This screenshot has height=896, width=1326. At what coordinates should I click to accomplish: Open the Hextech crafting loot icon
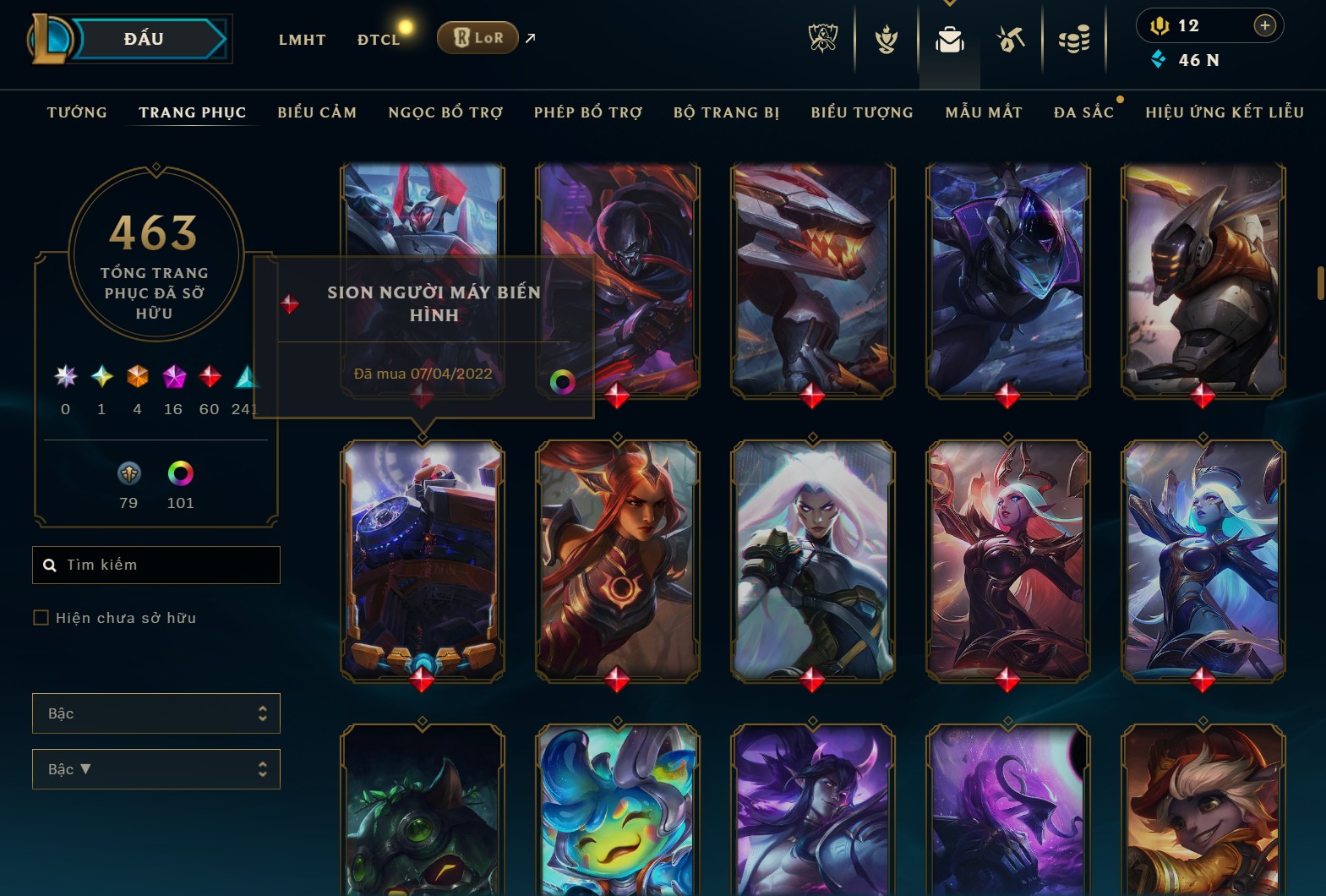tap(1011, 38)
